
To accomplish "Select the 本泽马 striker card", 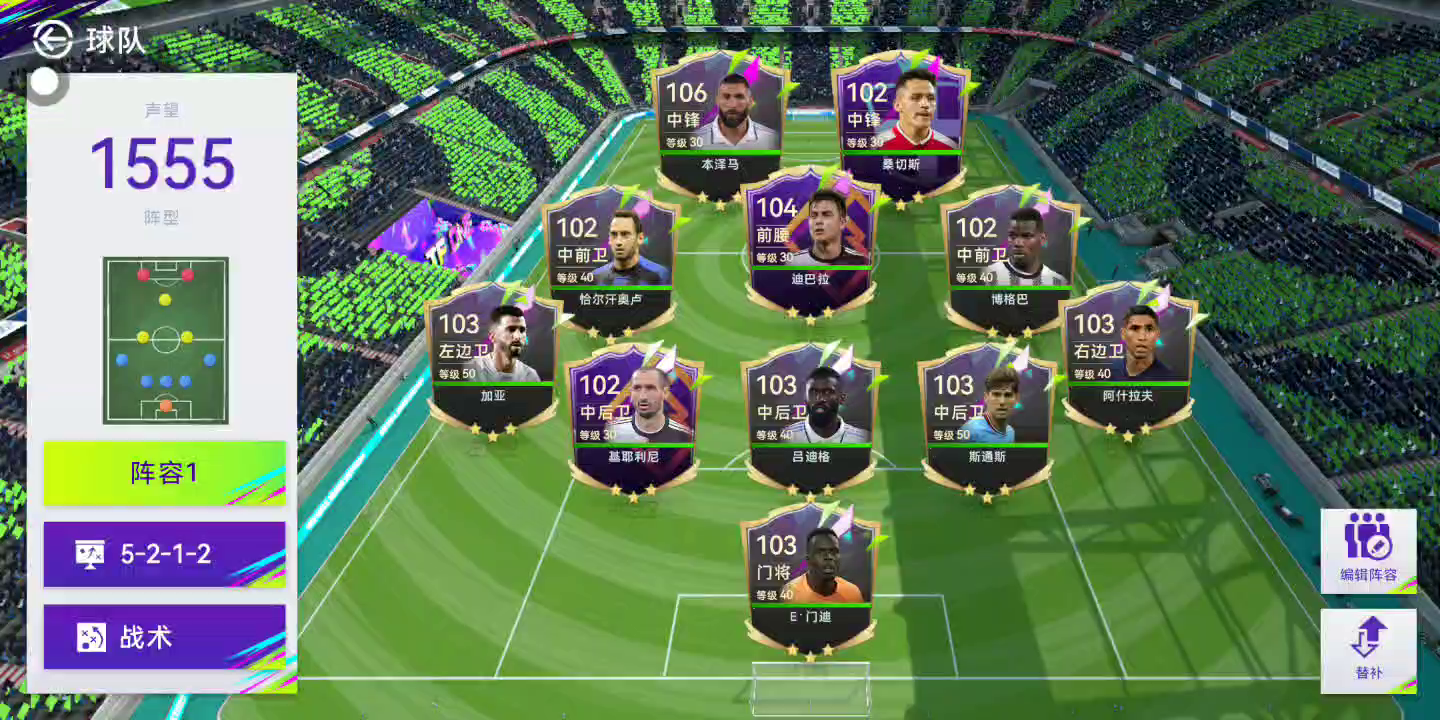I will tap(720, 125).
